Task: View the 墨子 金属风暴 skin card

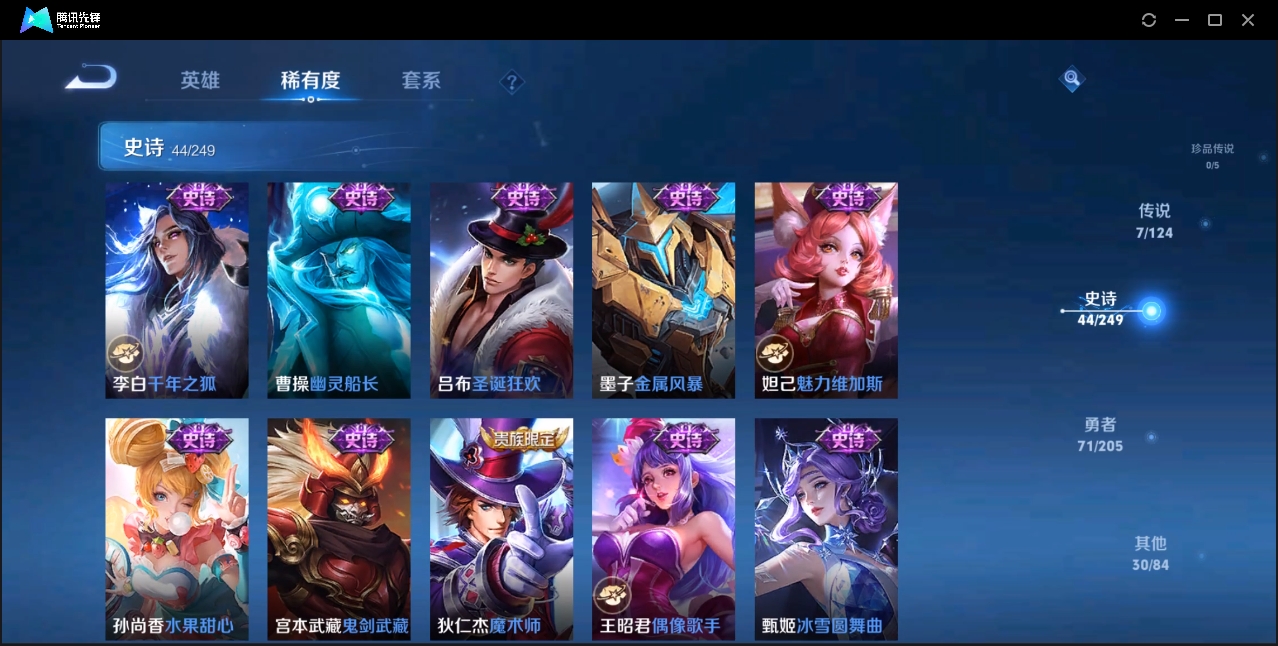Action: click(663, 290)
